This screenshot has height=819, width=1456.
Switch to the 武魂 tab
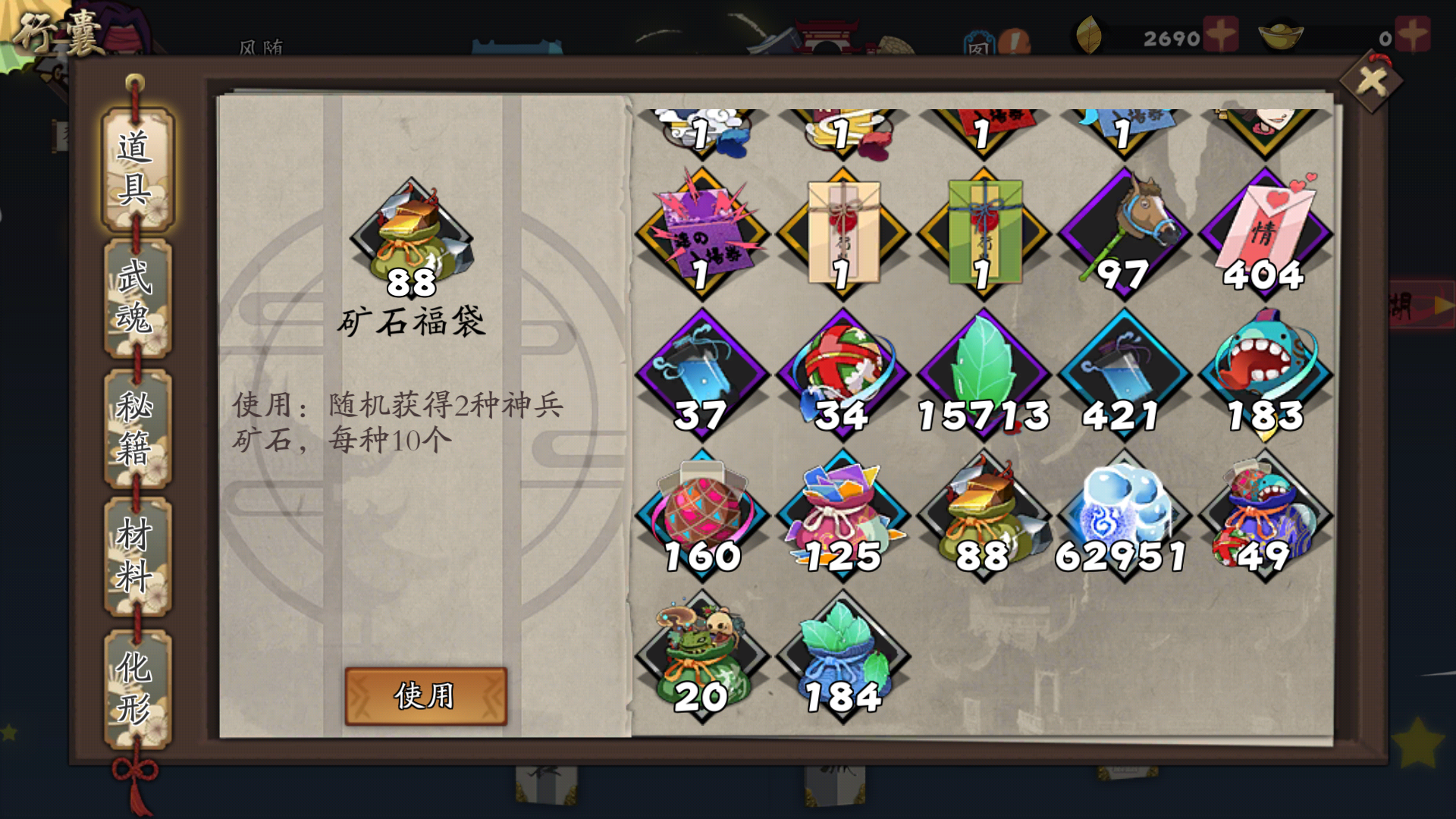[x=138, y=298]
